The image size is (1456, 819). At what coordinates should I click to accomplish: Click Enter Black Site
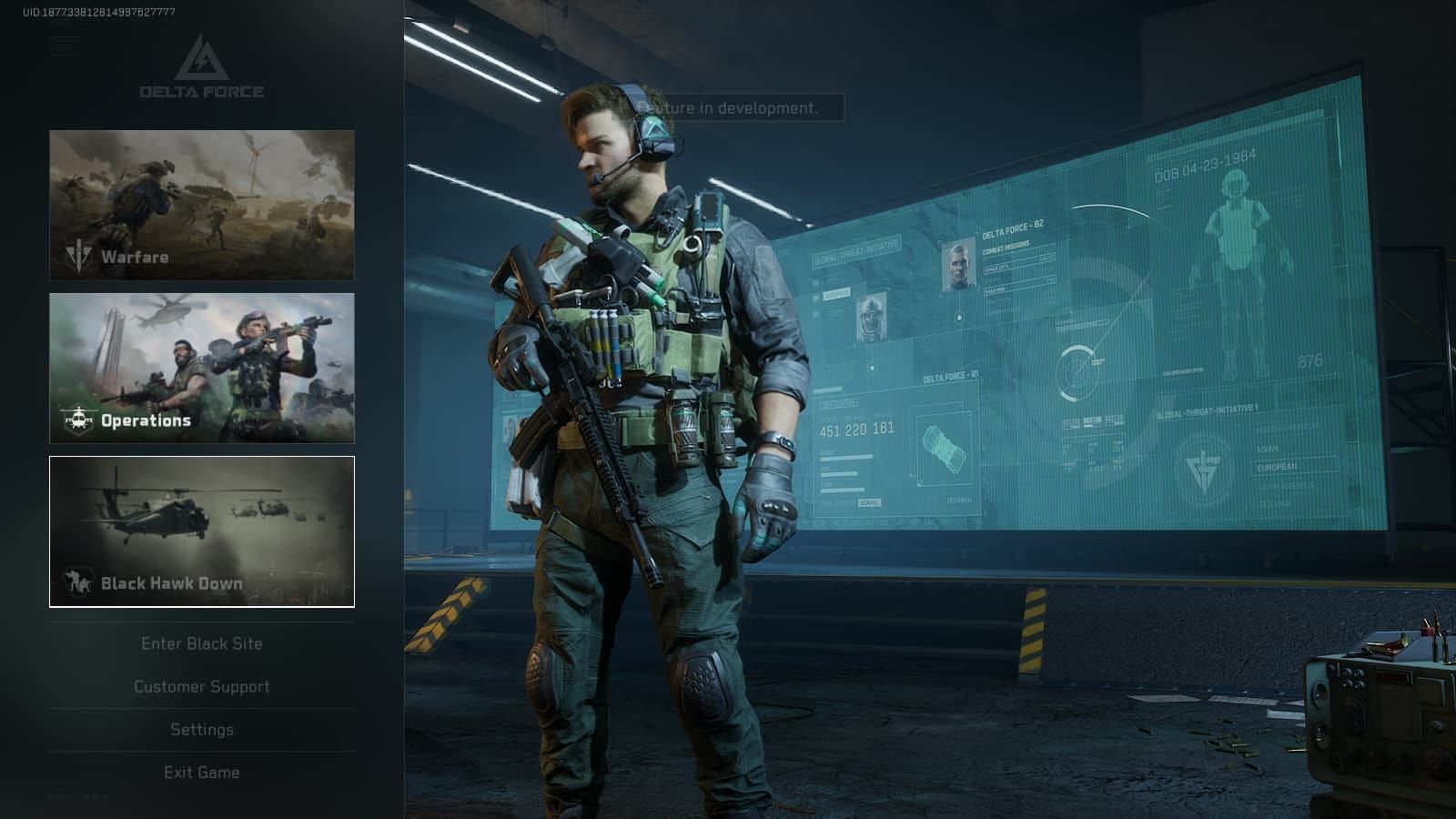[200, 643]
